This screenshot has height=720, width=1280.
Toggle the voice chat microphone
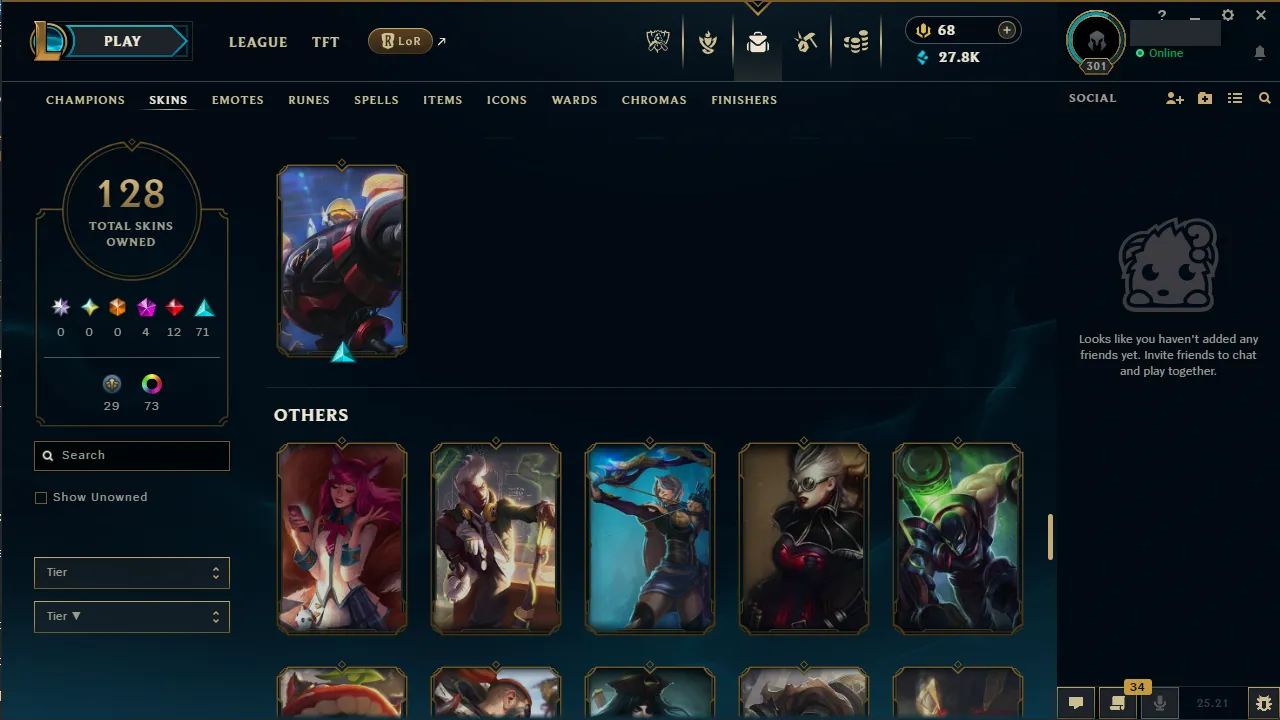point(1159,703)
